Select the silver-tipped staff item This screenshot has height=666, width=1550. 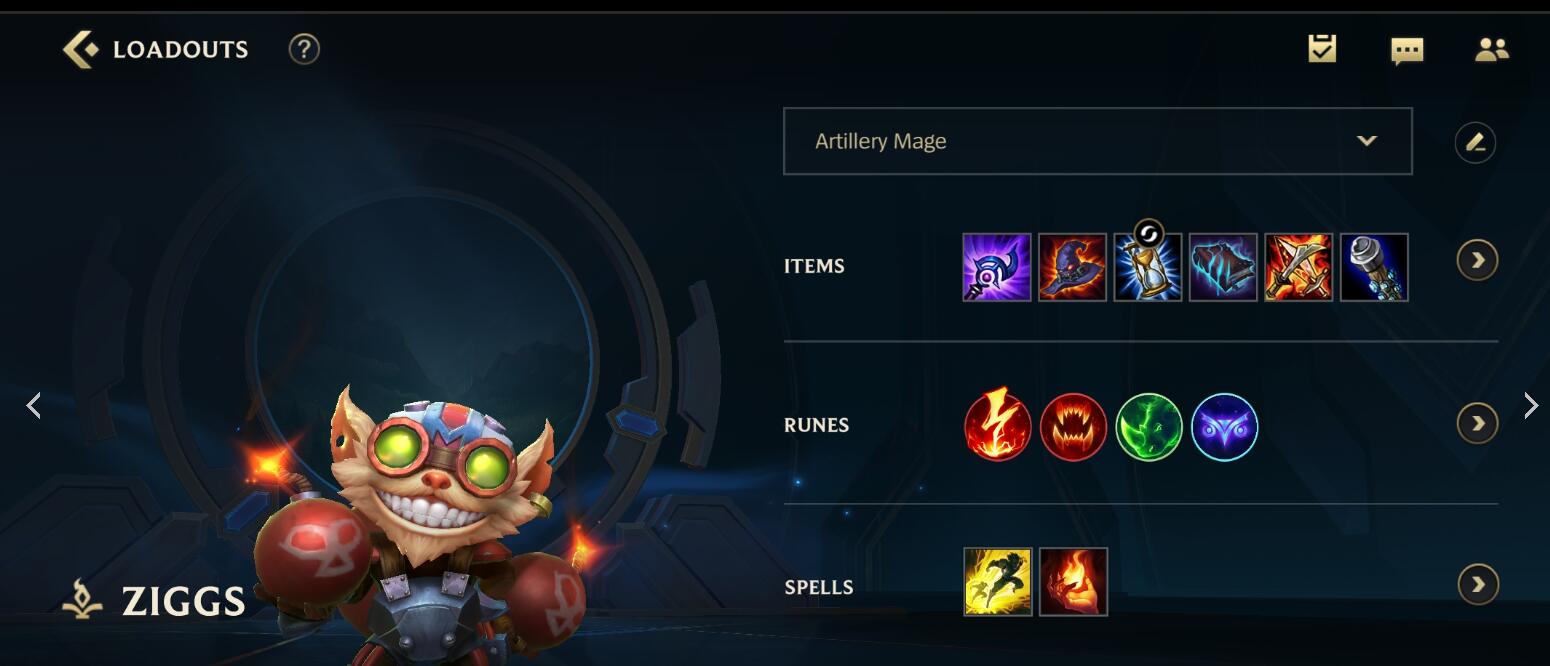(x=1374, y=267)
